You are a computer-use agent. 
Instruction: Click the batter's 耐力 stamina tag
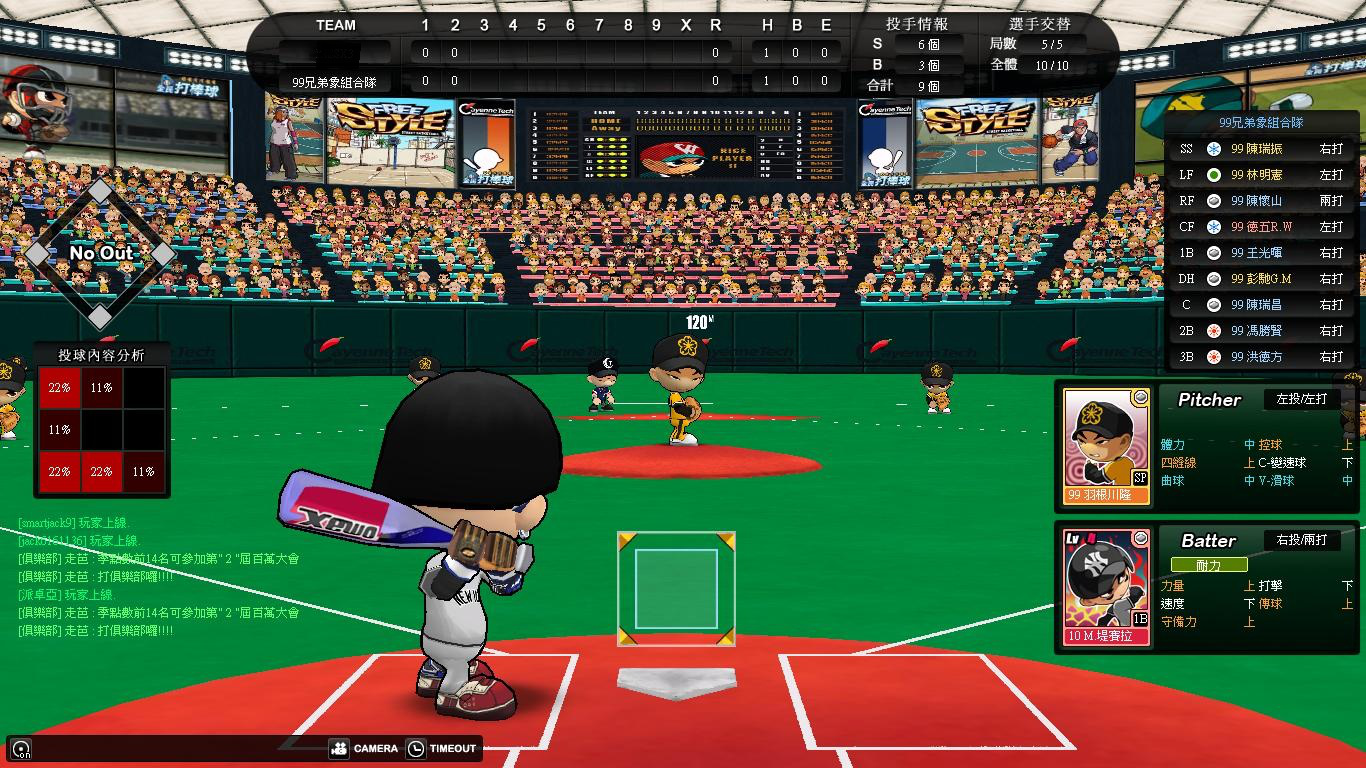click(x=1208, y=565)
